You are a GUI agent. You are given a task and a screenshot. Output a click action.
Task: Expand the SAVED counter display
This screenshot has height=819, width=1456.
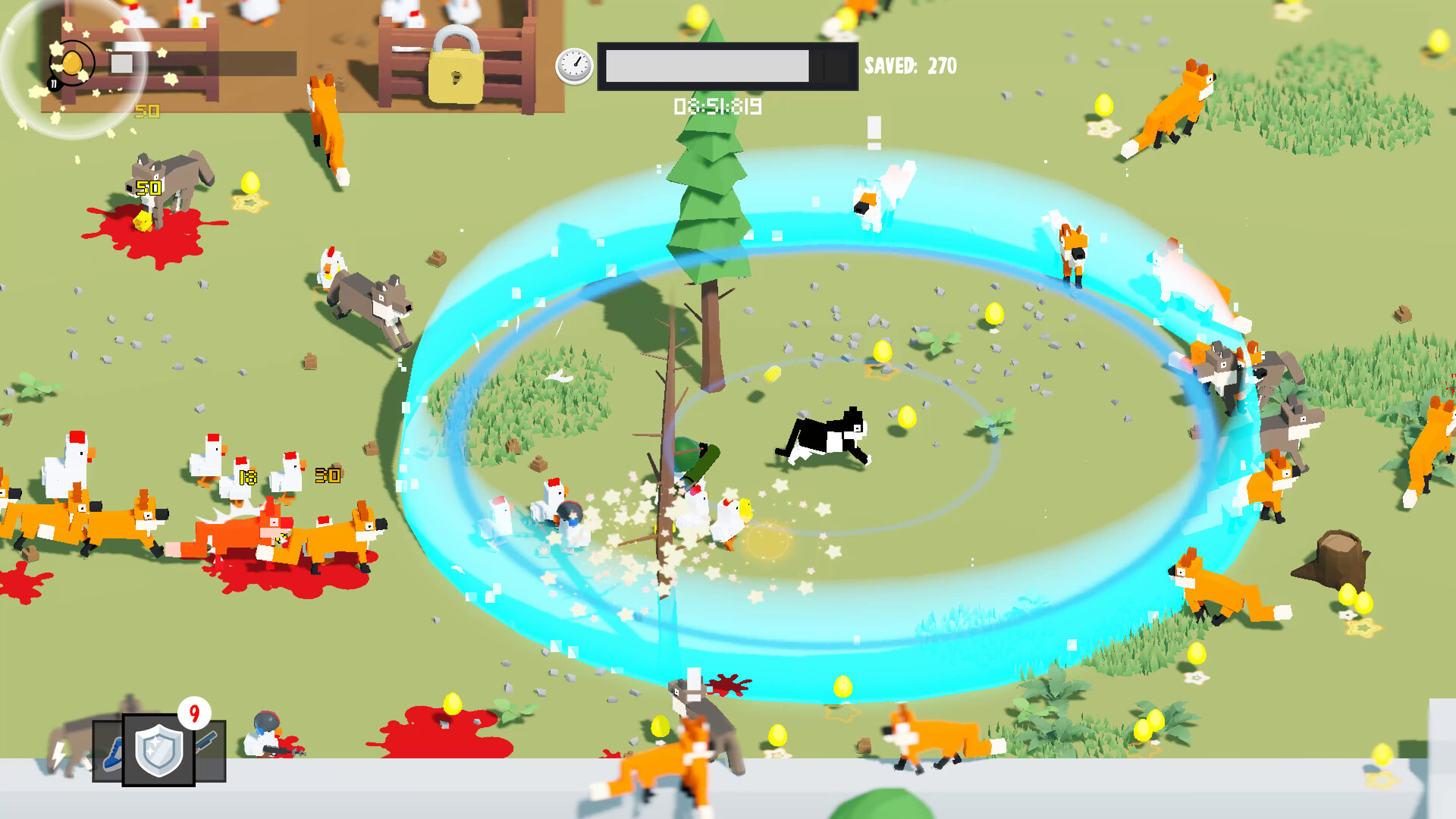908,67
